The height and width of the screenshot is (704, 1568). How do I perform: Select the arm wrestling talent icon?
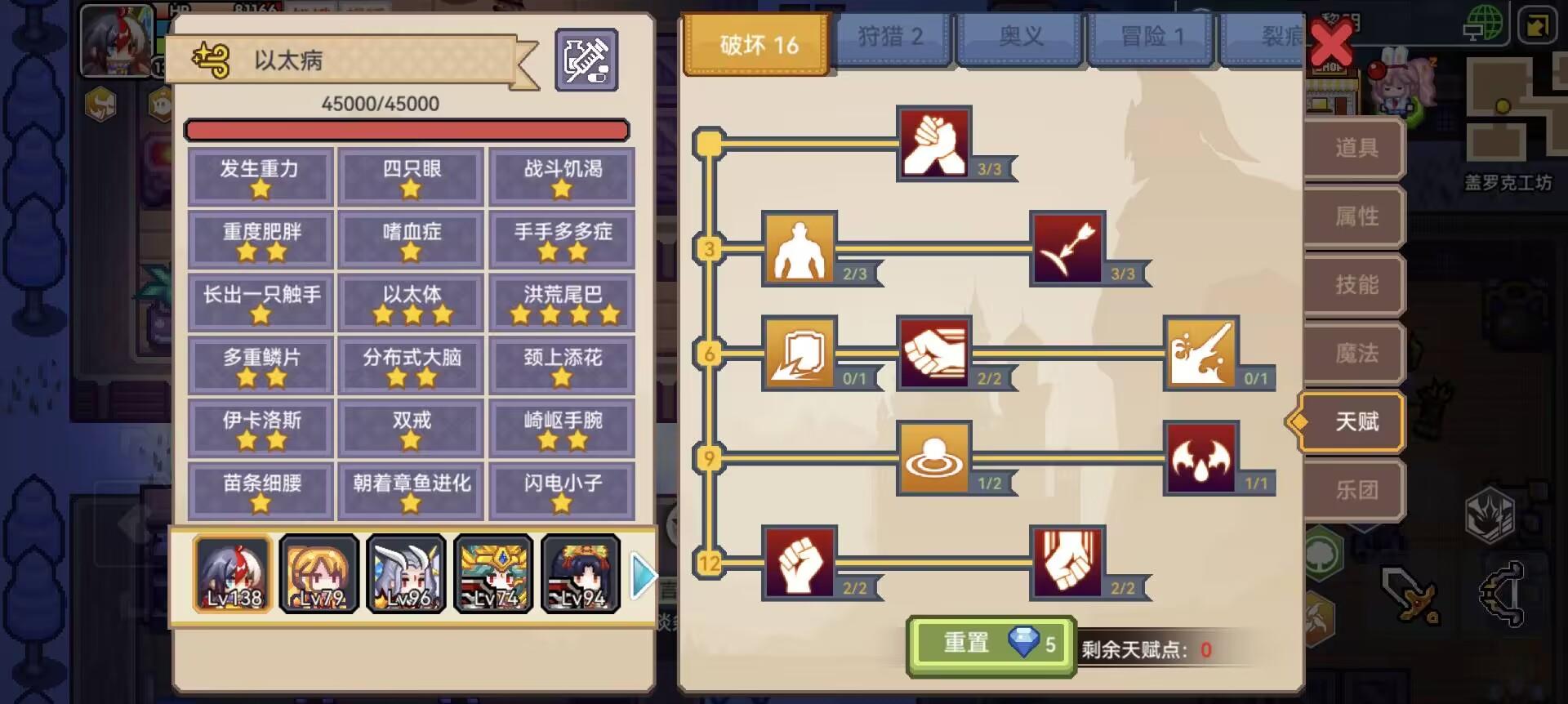tap(933, 144)
